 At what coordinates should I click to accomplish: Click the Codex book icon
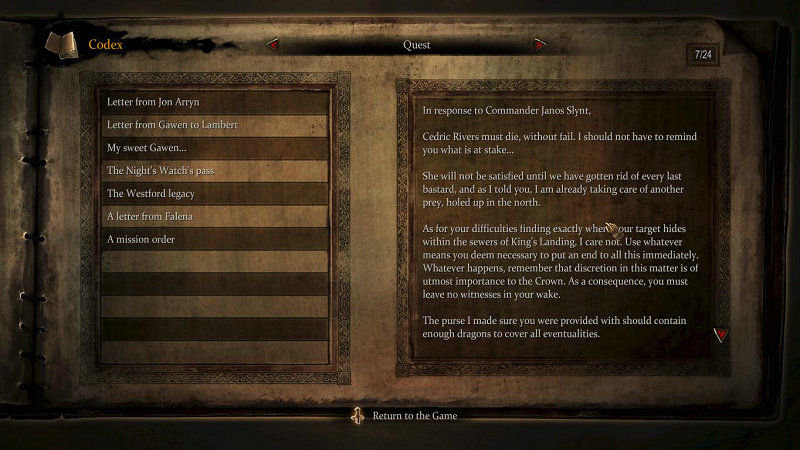[60, 45]
